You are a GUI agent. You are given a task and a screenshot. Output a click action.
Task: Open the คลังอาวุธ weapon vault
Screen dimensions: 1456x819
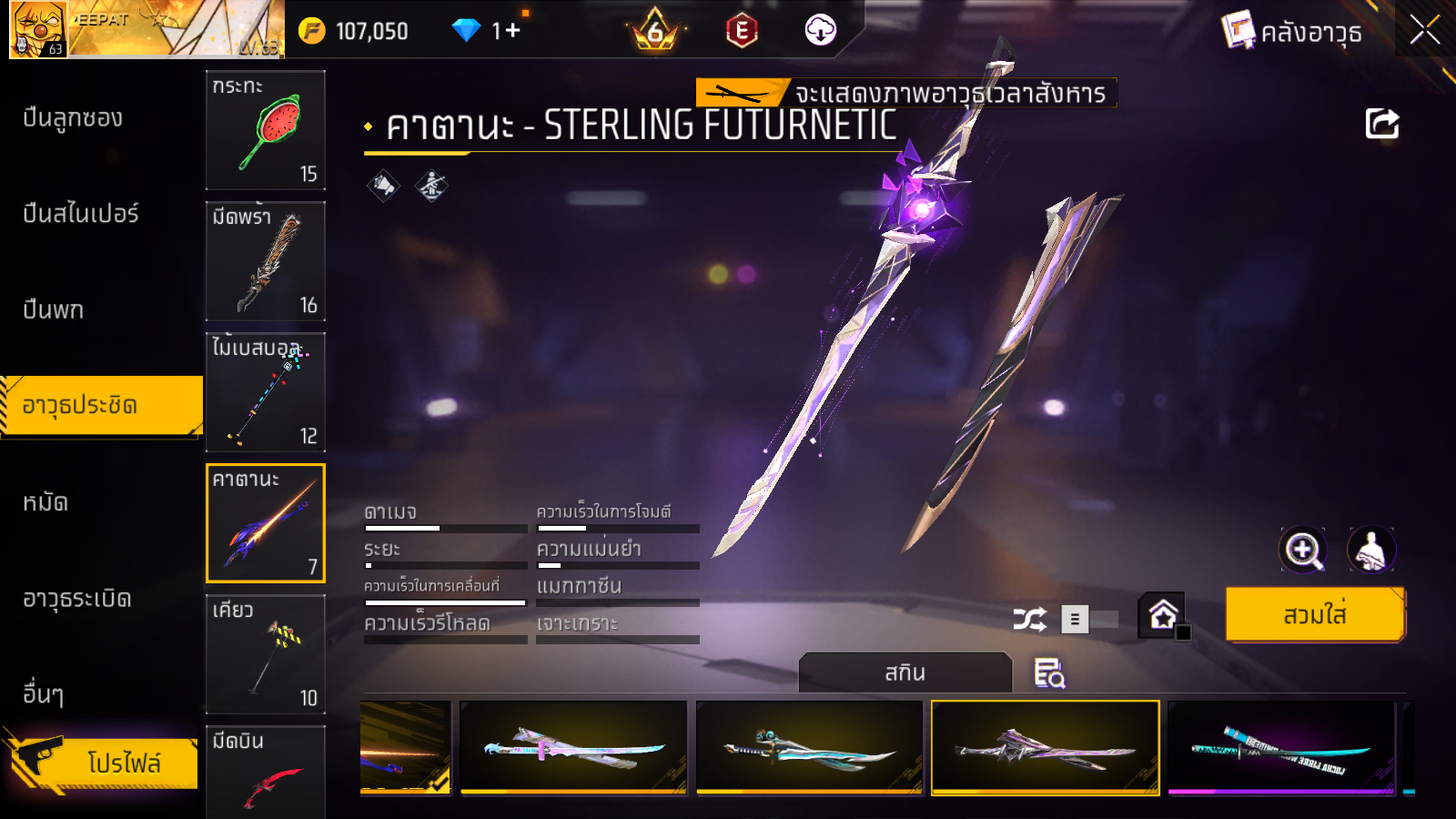coord(1292,32)
